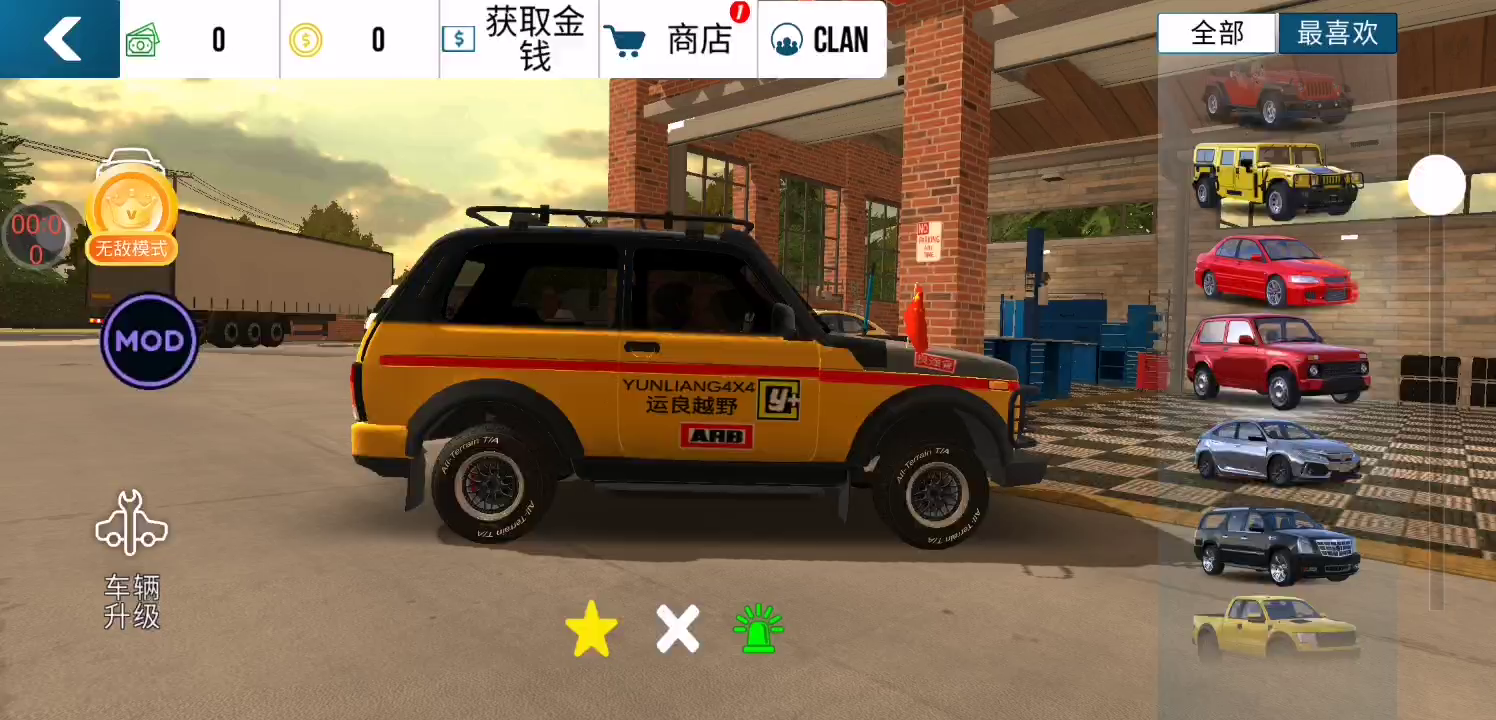Open the 商店 shop

coord(678,39)
